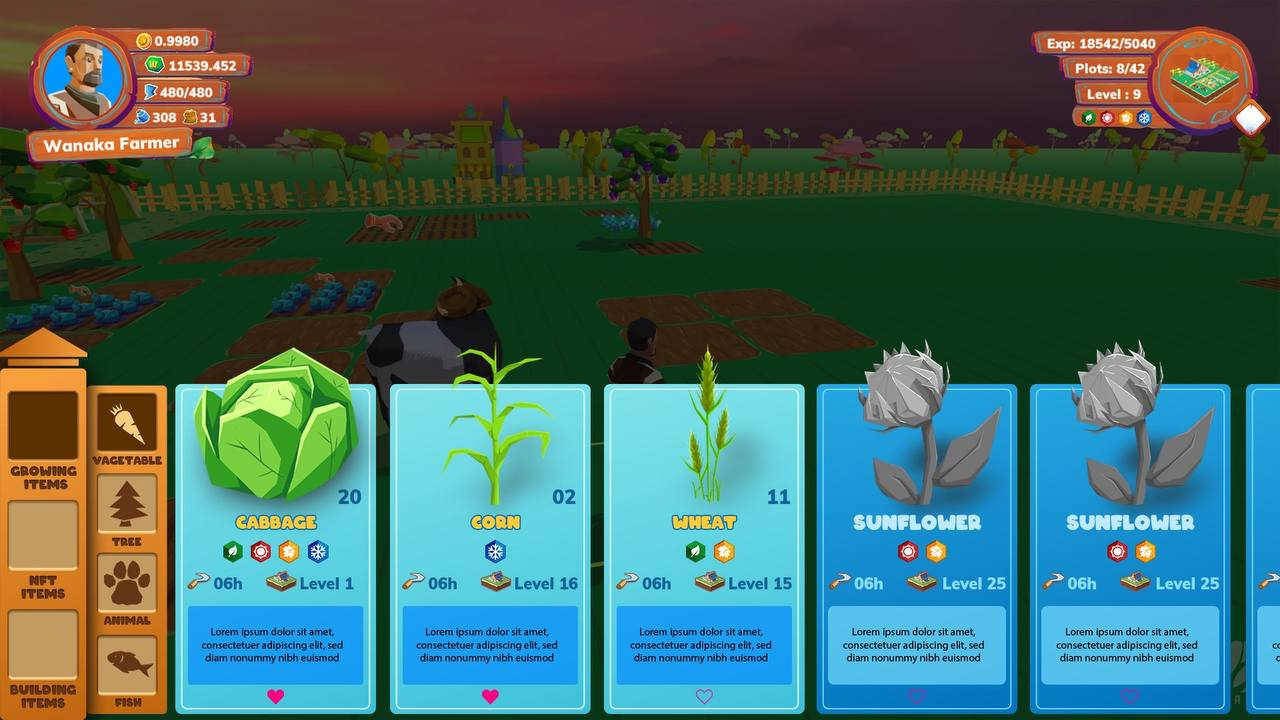Image resolution: width=1280 pixels, height=720 pixels.
Task: Toggle the heart on the Corn card
Action: pyautogui.click(x=490, y=696)
